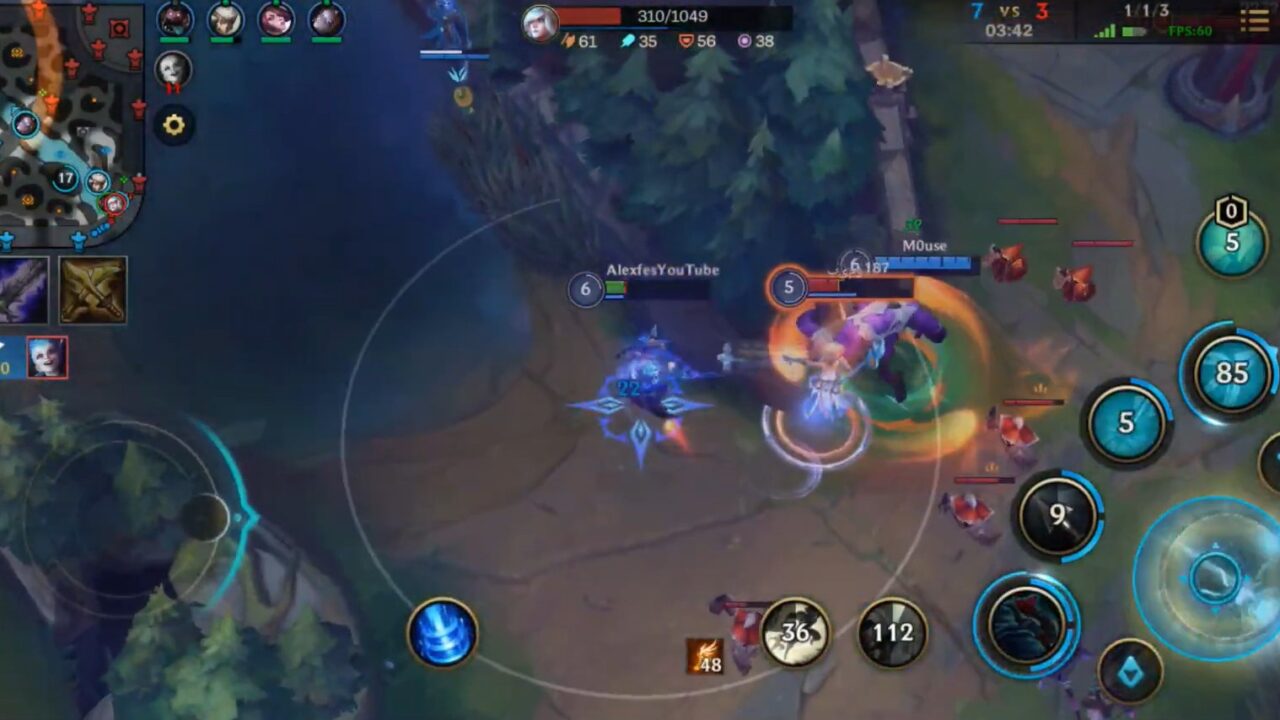This screenshot has width=1280, height=720.
Task: Tap the golden item icon beside the sword
Action: (x=95, y=290)
